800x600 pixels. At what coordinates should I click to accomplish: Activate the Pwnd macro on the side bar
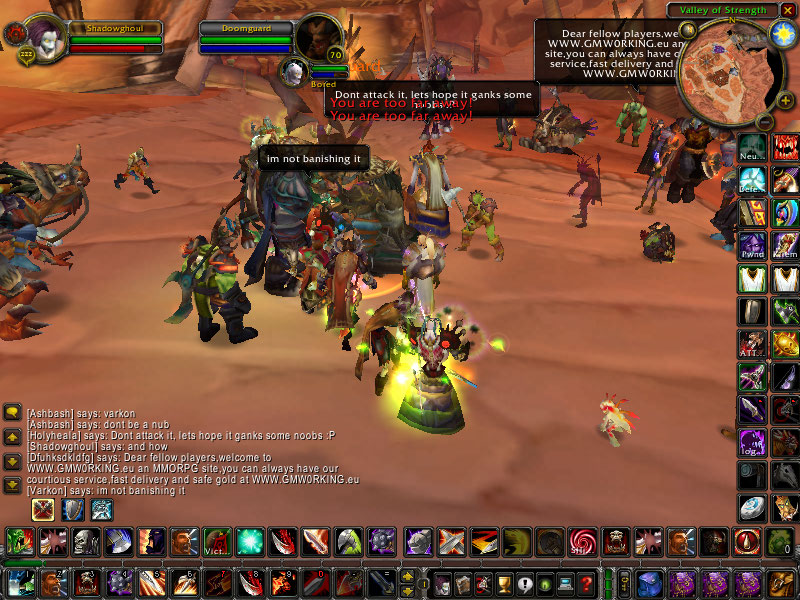pos(752,245)
